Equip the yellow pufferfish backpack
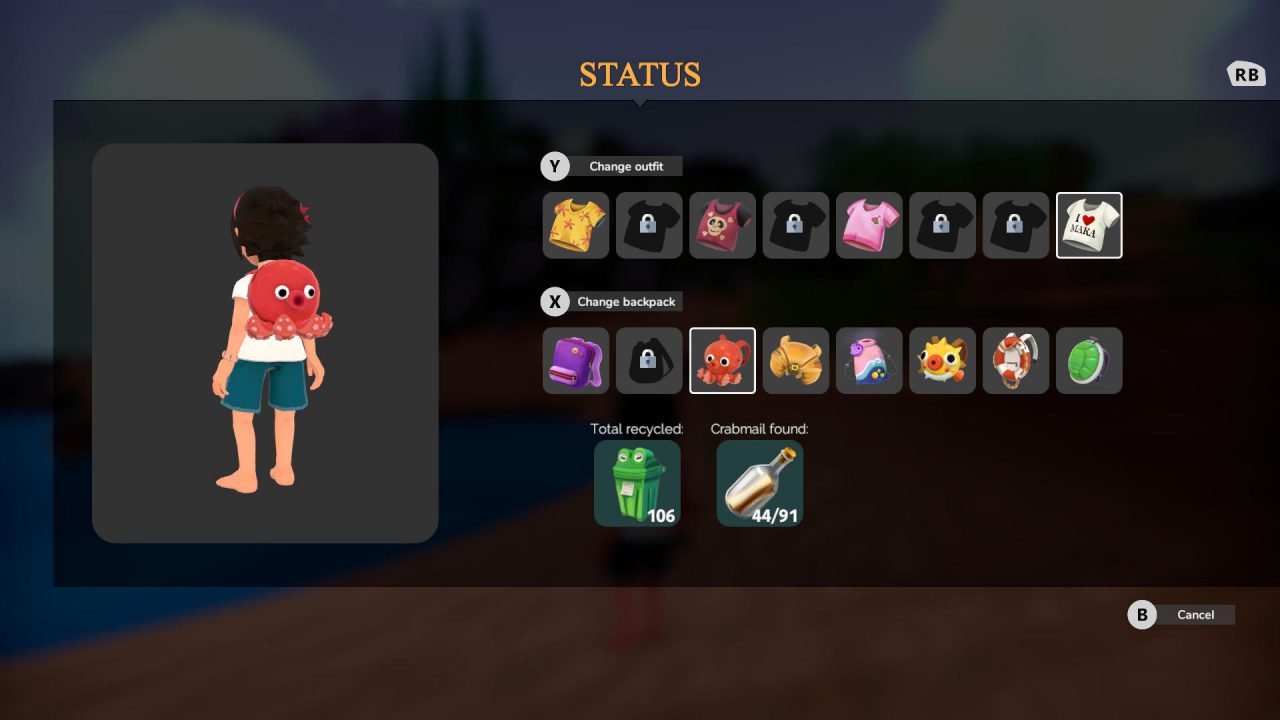The width and height of the screenshot is (1280, 720). 942,360
